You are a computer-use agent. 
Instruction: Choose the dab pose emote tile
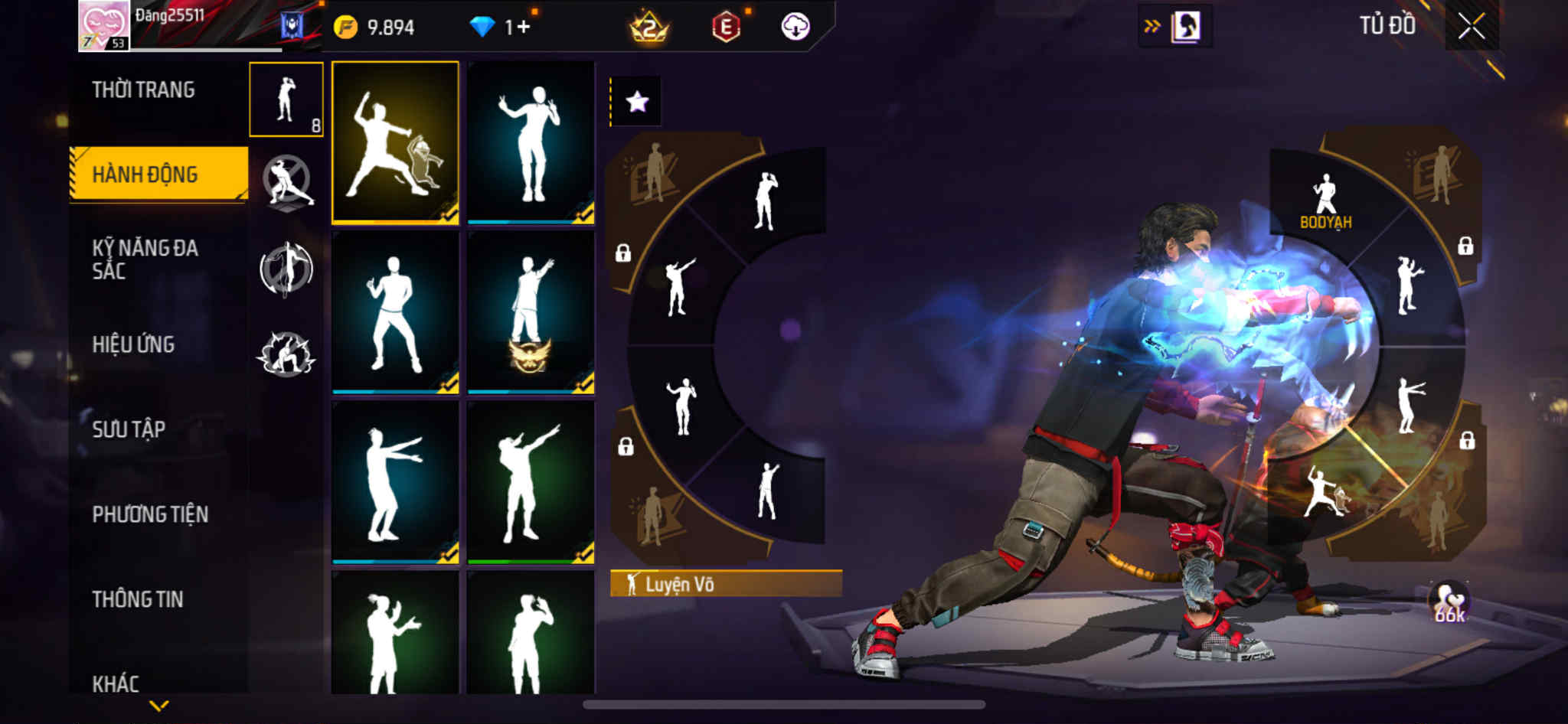point(531,482)
